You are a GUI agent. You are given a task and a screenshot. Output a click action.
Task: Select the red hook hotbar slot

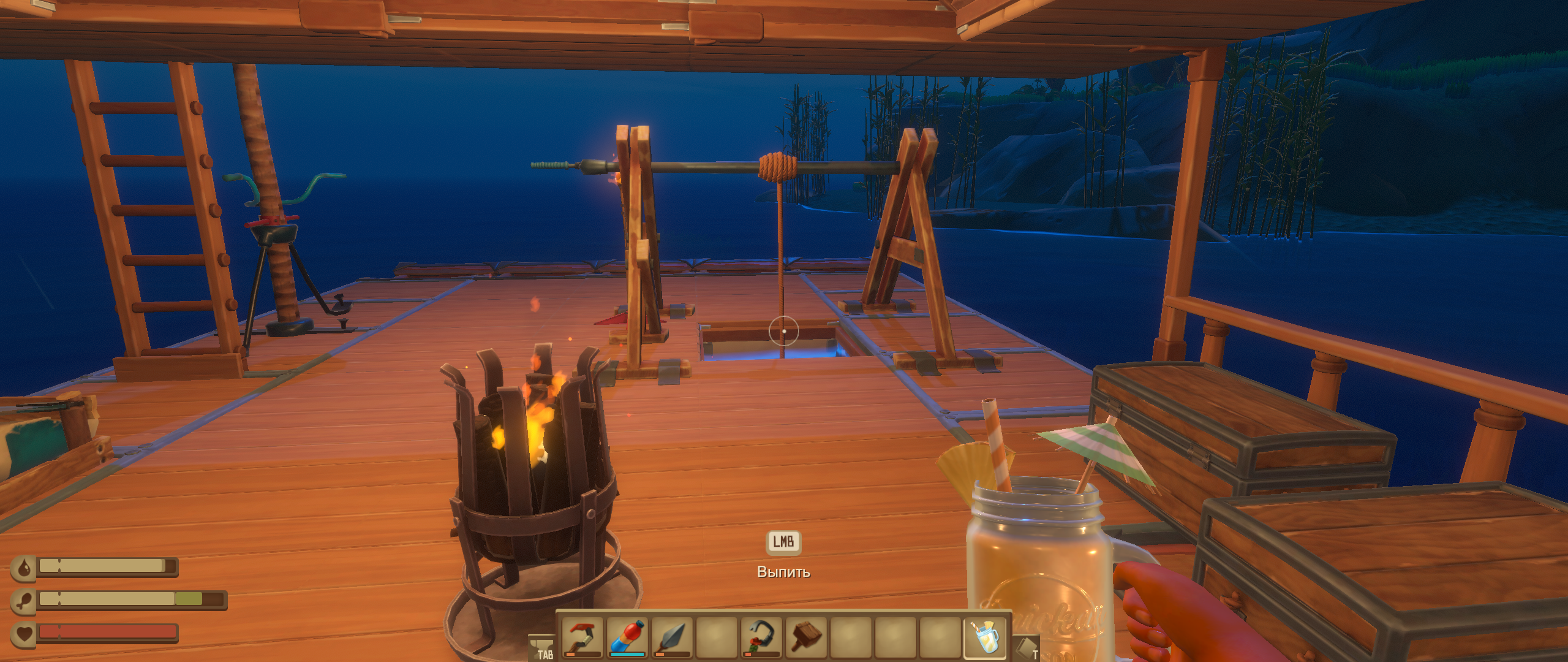point(581,637)
